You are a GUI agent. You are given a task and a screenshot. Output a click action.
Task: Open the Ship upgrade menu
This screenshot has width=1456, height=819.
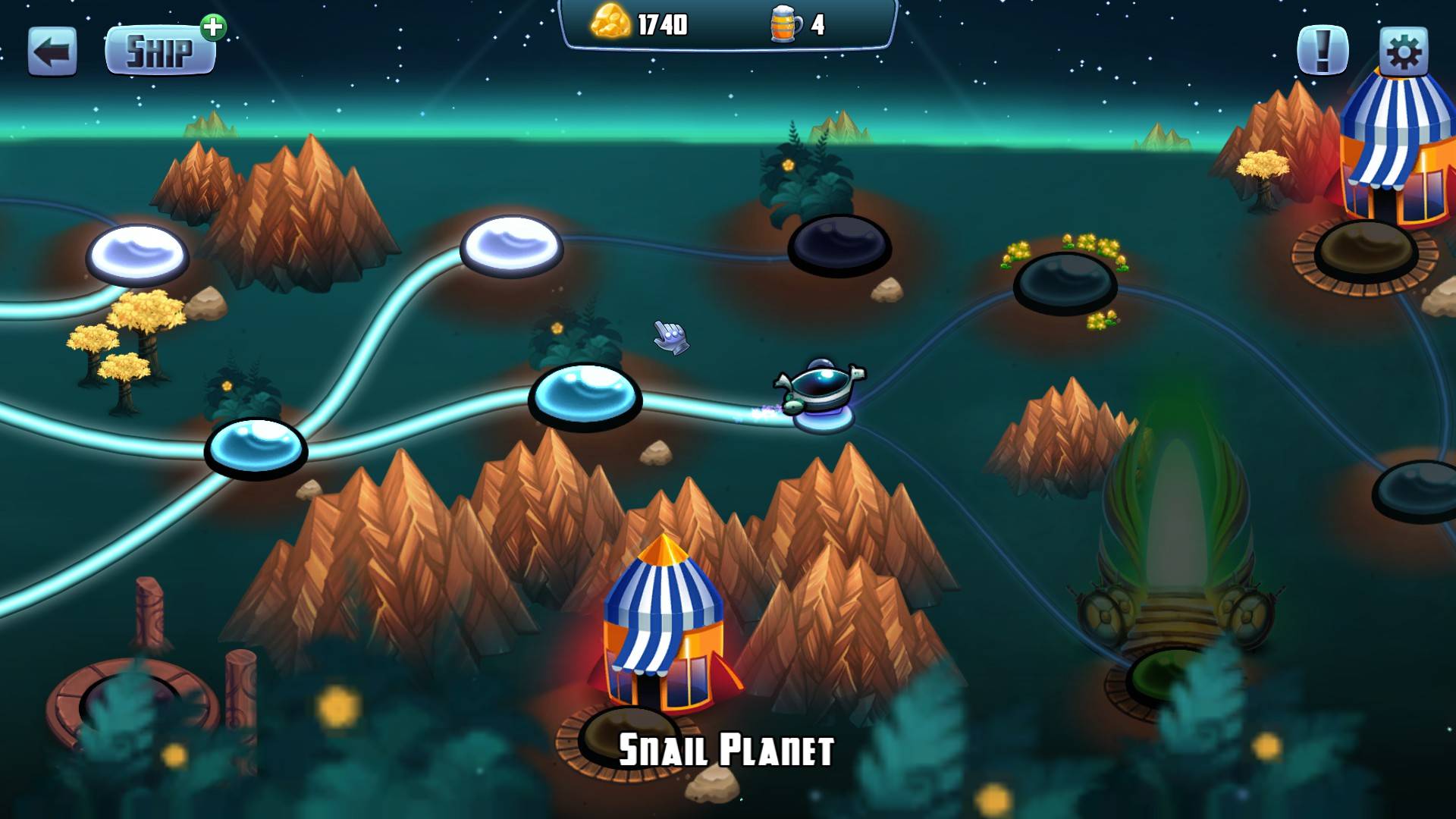coord(160,52)
